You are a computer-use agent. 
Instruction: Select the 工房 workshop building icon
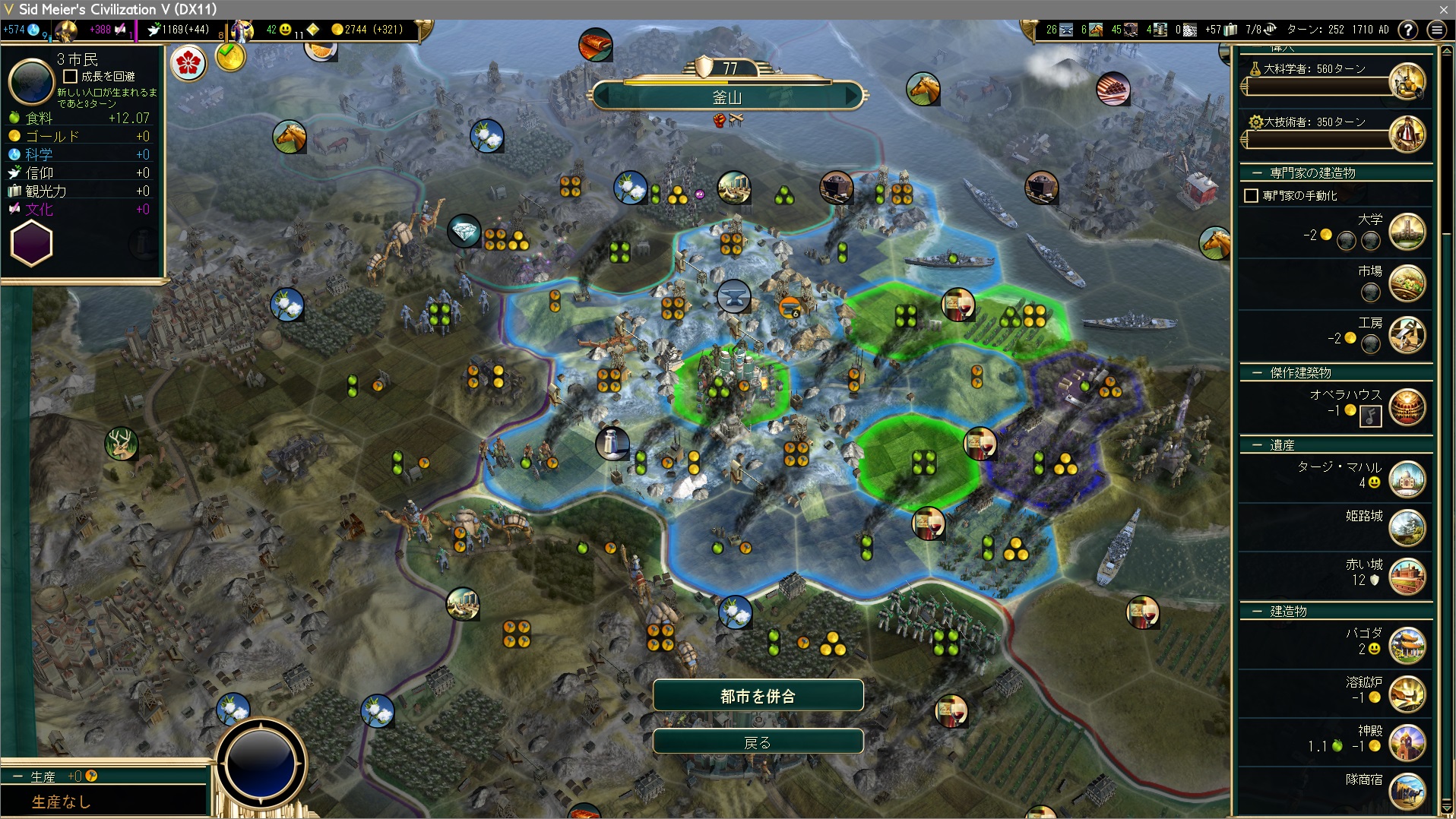(x=1407, y=336)
